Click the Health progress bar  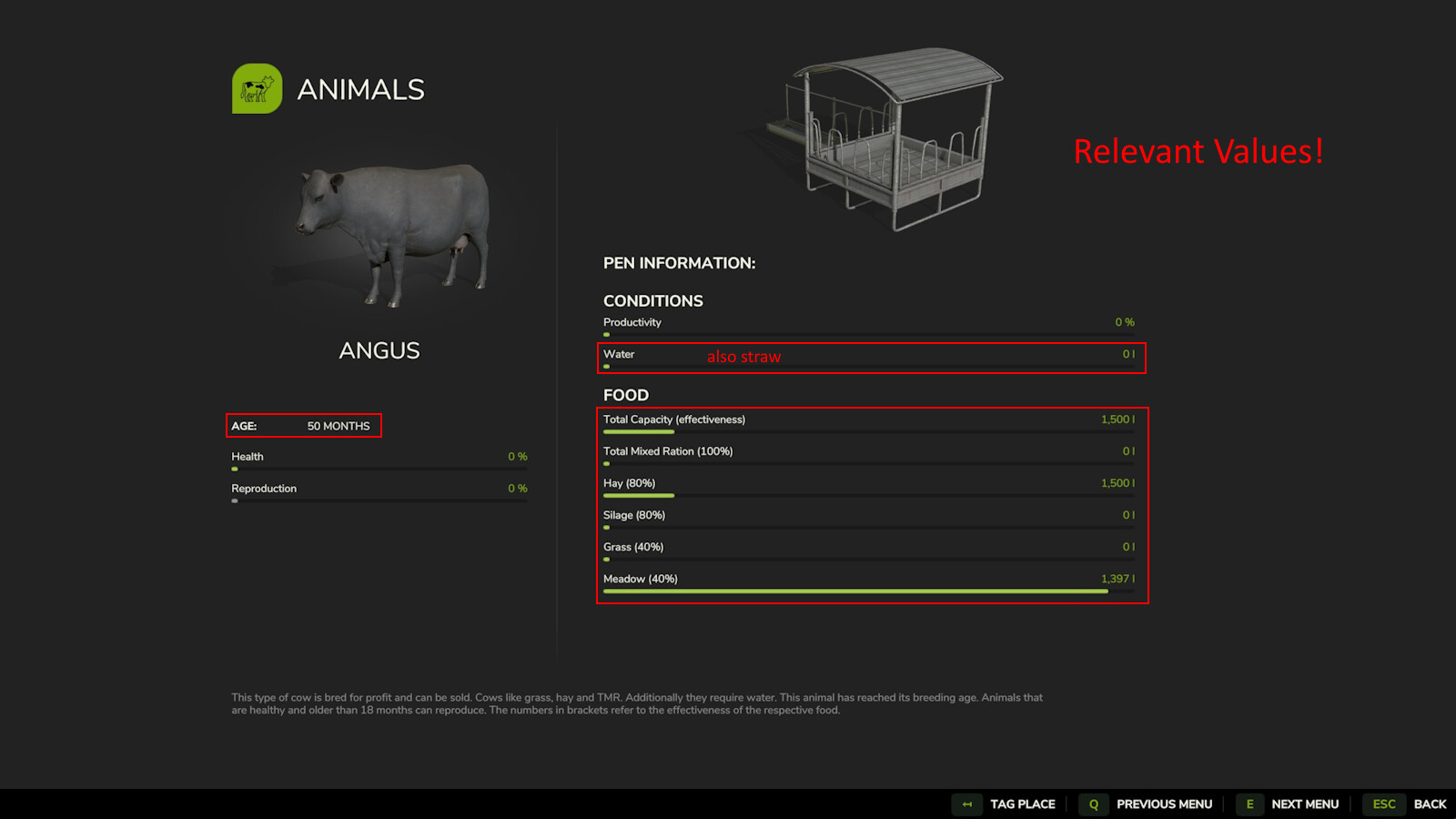coord(378,468)
